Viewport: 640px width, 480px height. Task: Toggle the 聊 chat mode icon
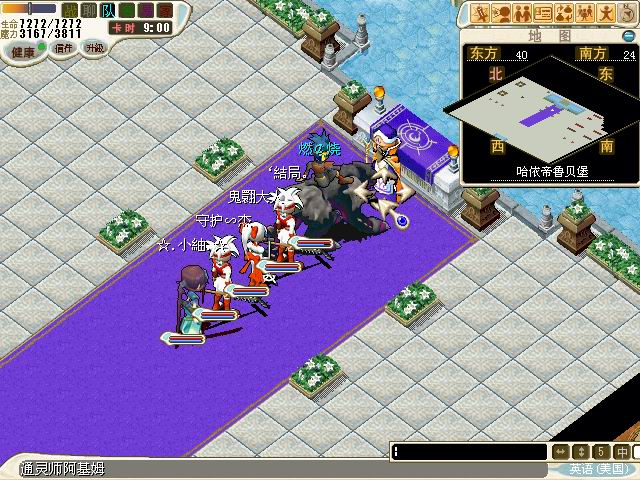click(89, 10)
